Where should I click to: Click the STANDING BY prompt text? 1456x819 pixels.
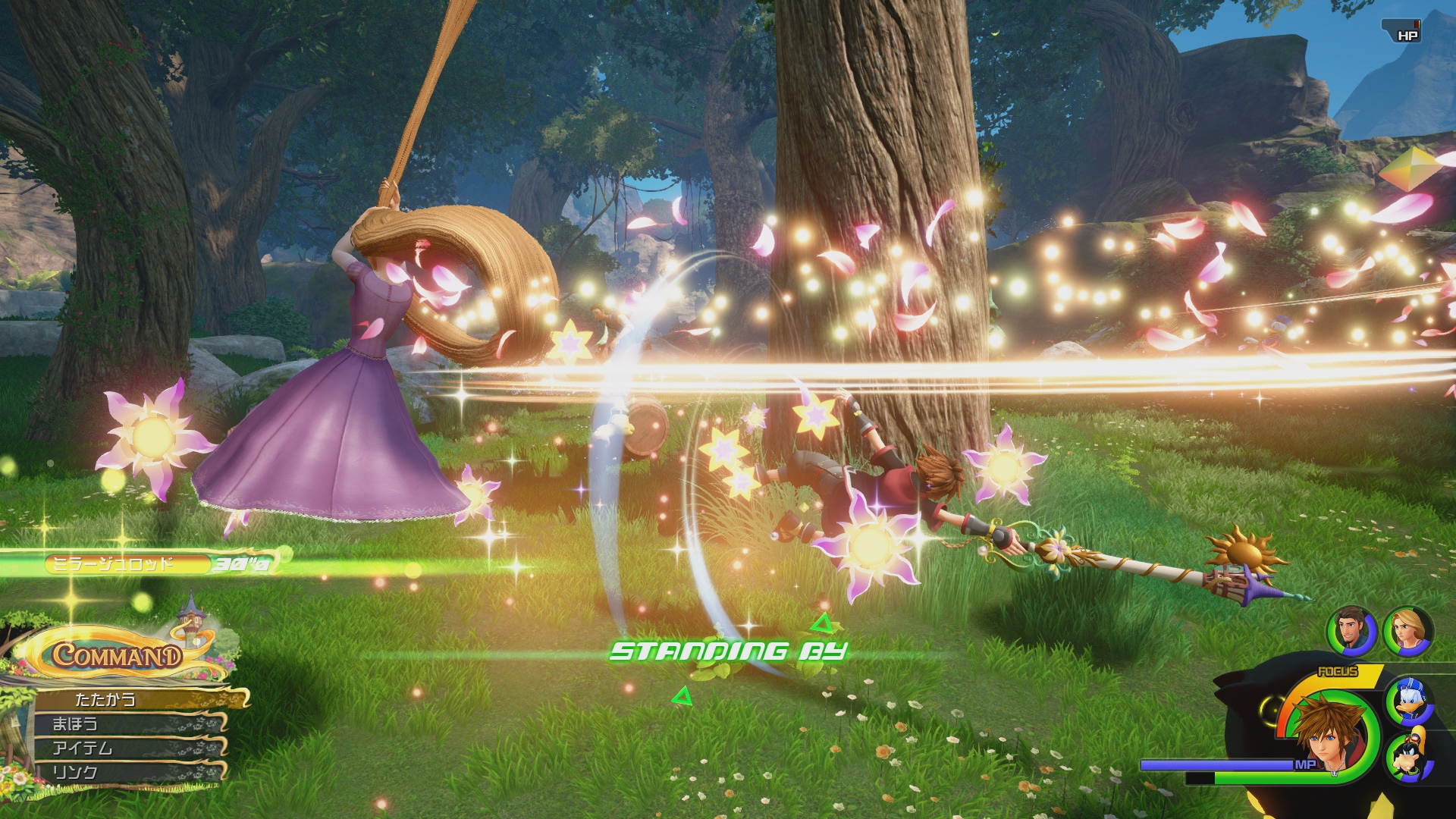click(726, 650)
